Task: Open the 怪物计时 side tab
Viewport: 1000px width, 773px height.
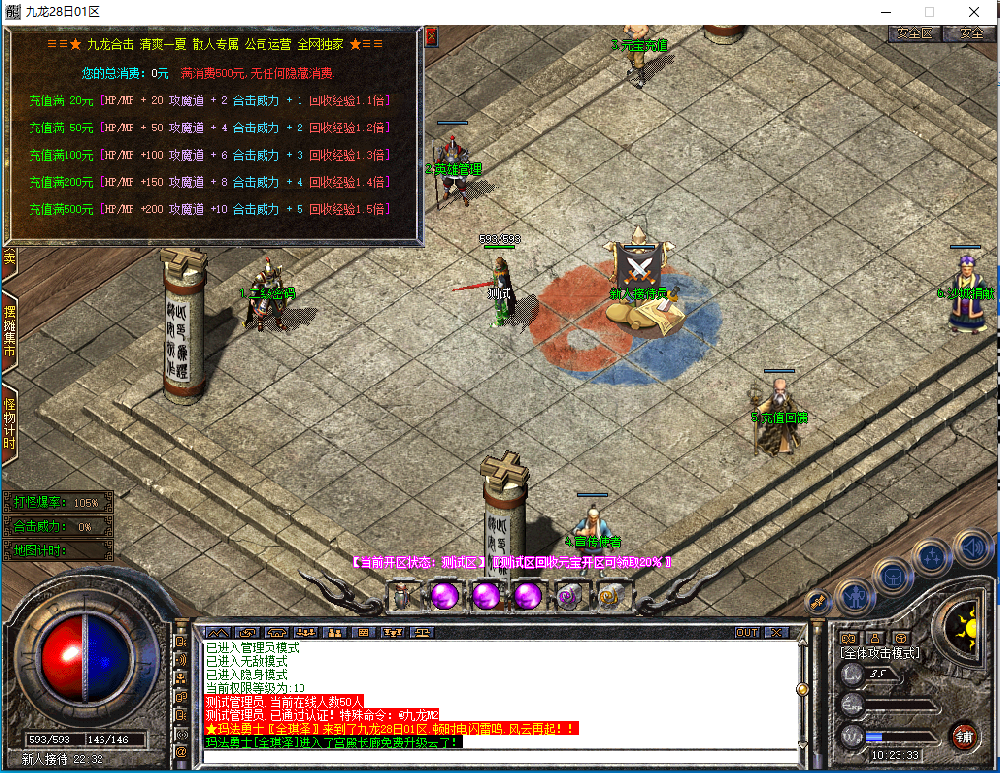Action: pyautogui.click(x=9, y=424)
